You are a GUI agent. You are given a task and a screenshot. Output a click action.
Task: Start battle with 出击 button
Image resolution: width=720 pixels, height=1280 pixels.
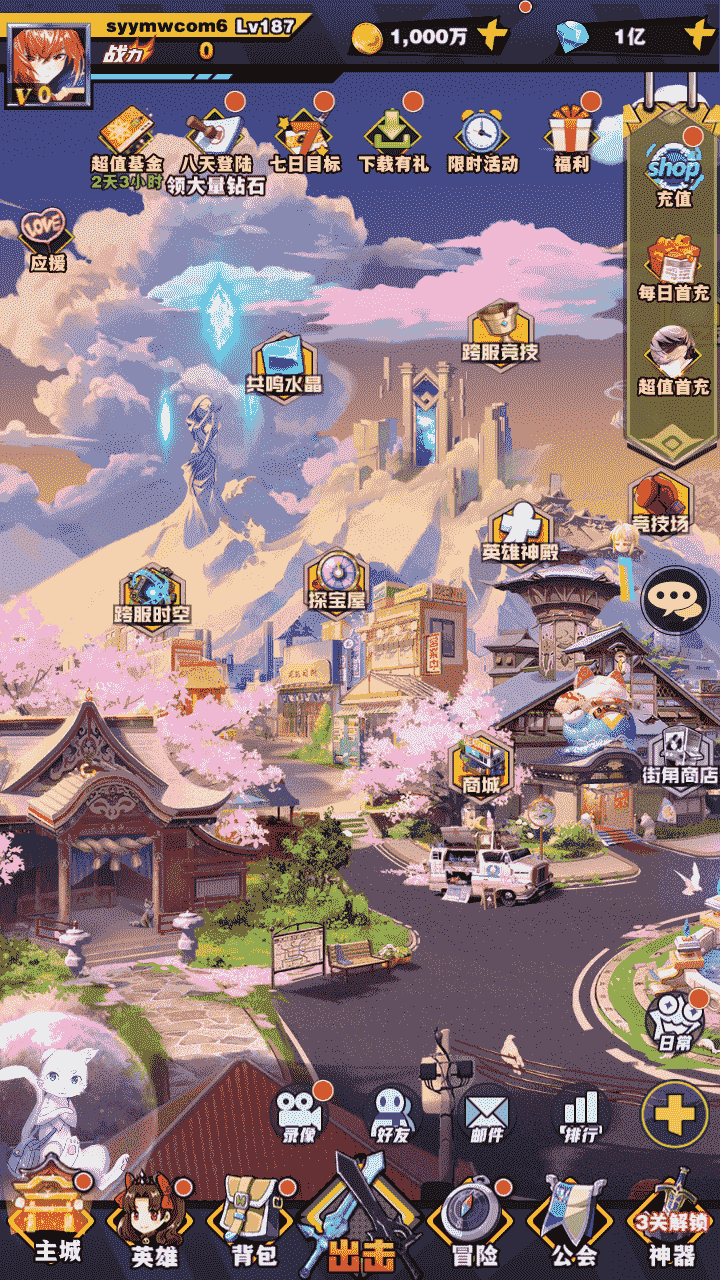(x=360, y=1228)
